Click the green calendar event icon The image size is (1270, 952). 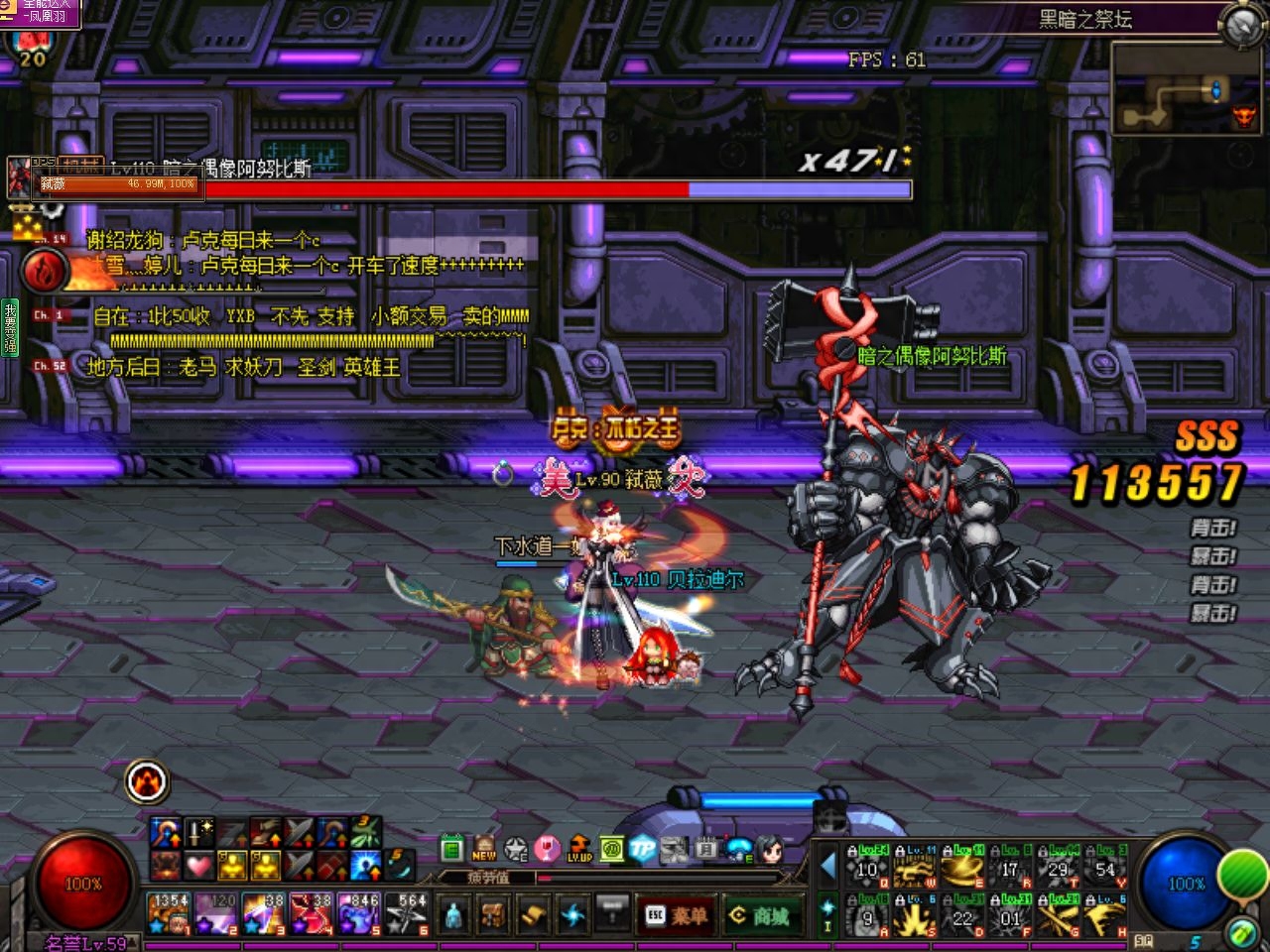[452, 849]
